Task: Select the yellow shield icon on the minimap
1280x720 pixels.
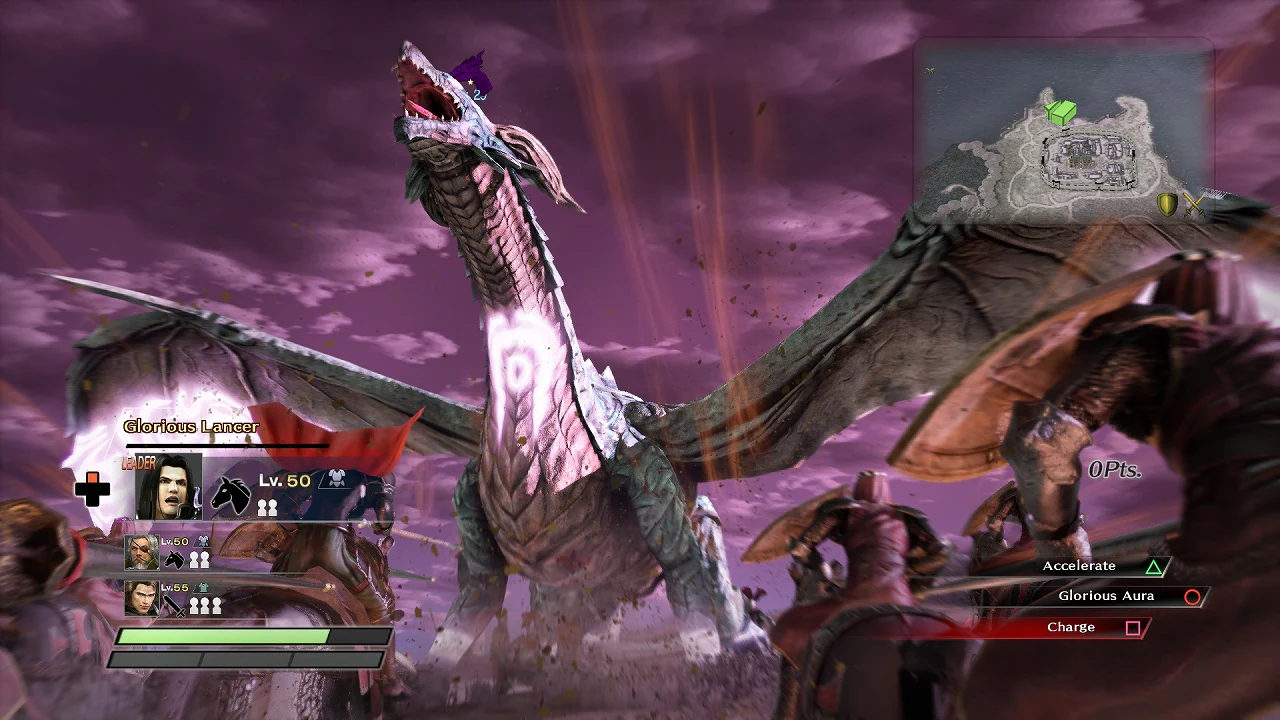Action: 1167,205
